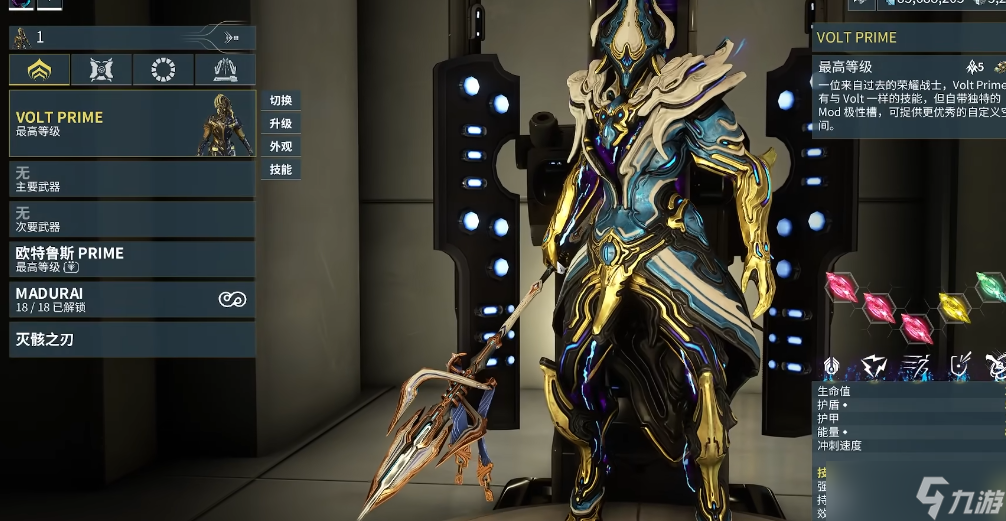
Task: Select the Volt Prime warframe slot
Action: [132, 123]
